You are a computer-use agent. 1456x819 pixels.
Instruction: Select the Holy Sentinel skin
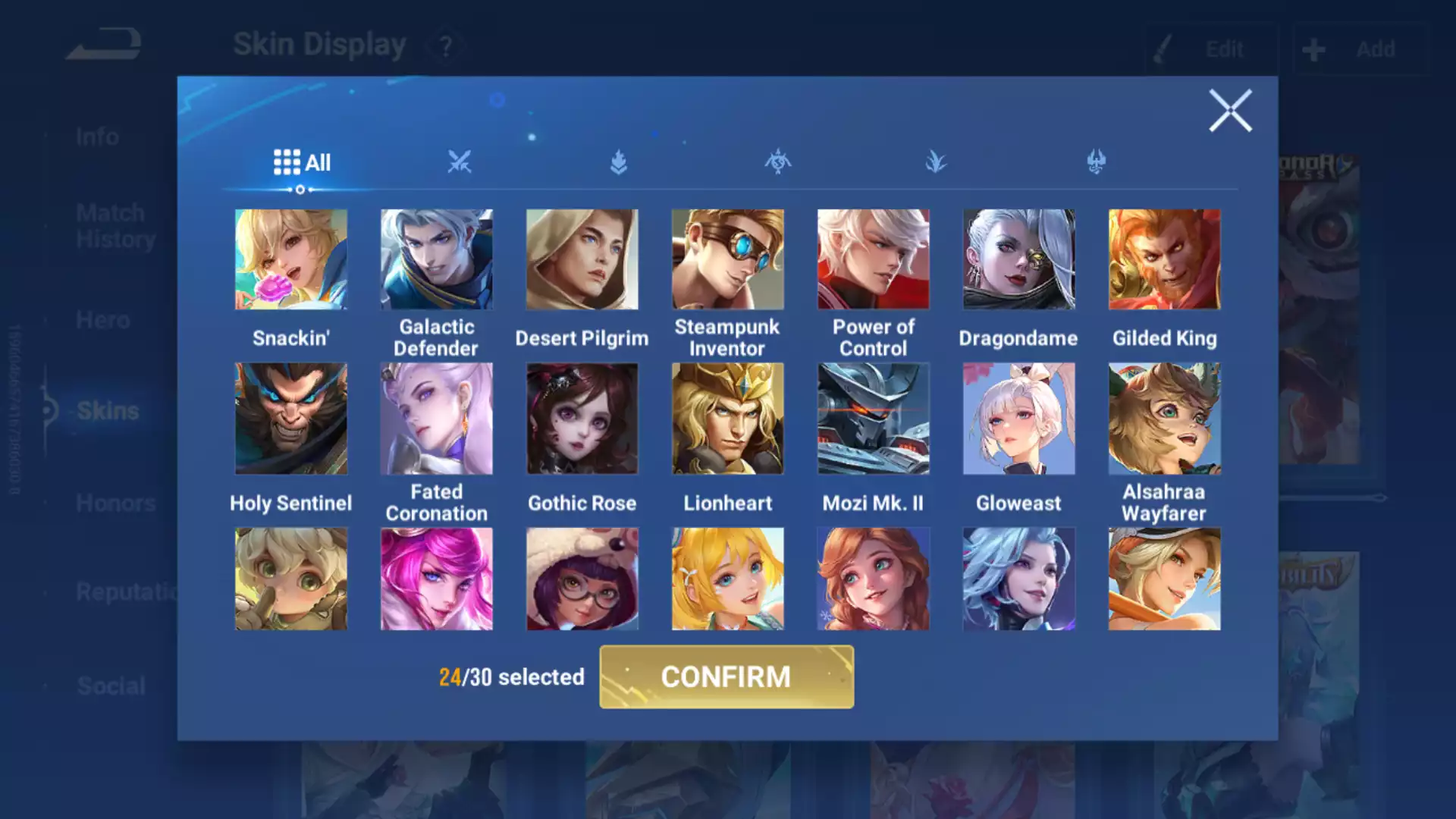pyautogui.click(x=291, y=419)
